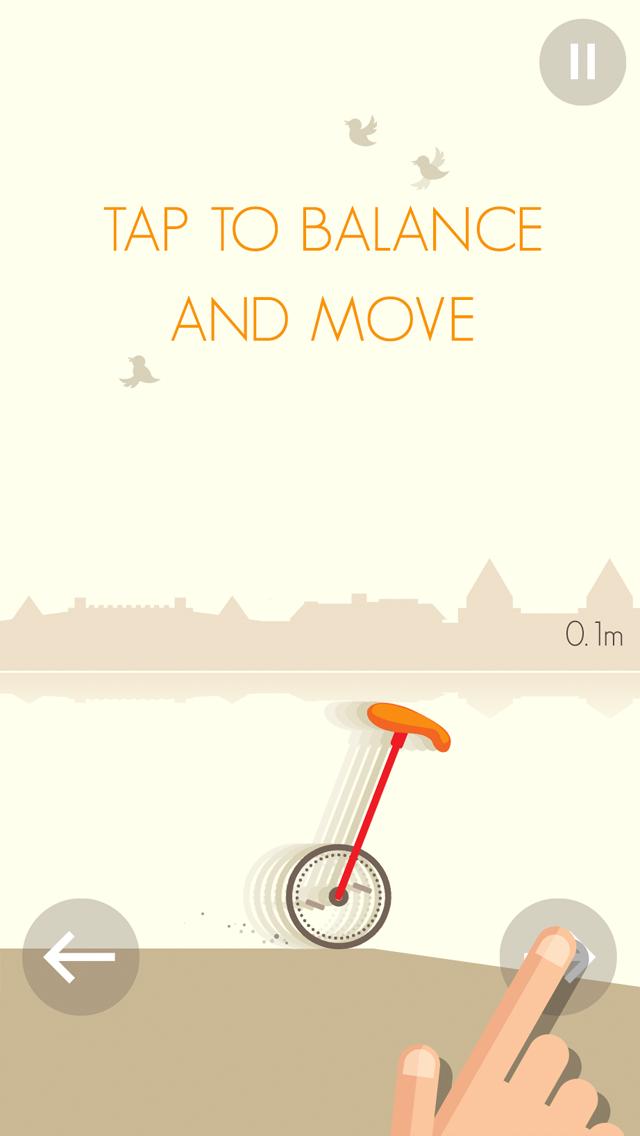640x1136 pixels.
Task: Tap the left arrow balance button
Action: (x=80, y=957)
